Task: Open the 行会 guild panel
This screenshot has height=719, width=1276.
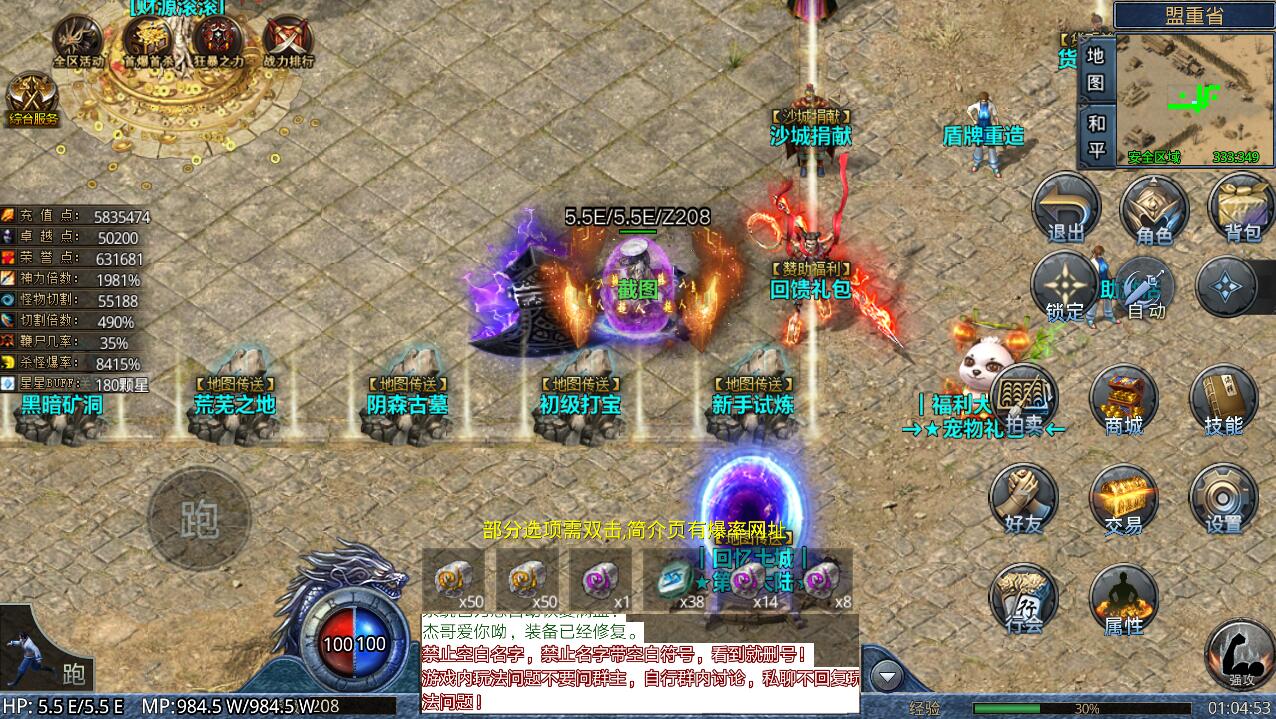Action: [x=1023, y=600]
